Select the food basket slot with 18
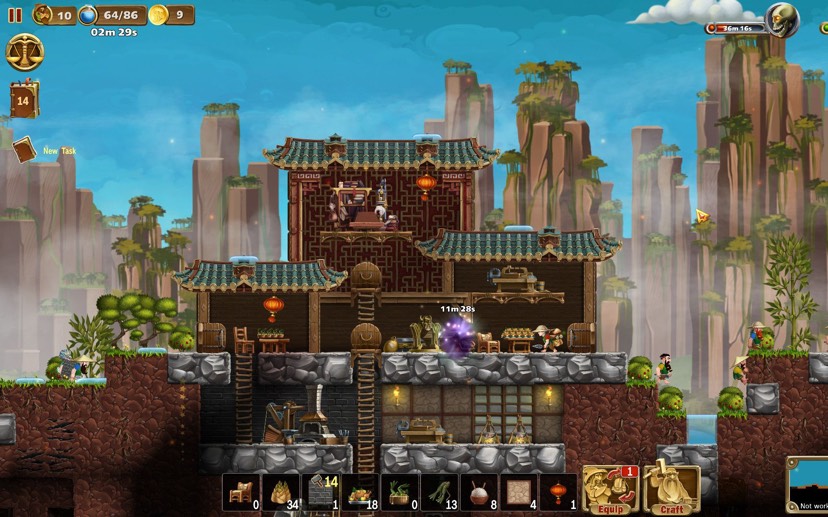Screen dimensions: 828x517 click(360, 492)
